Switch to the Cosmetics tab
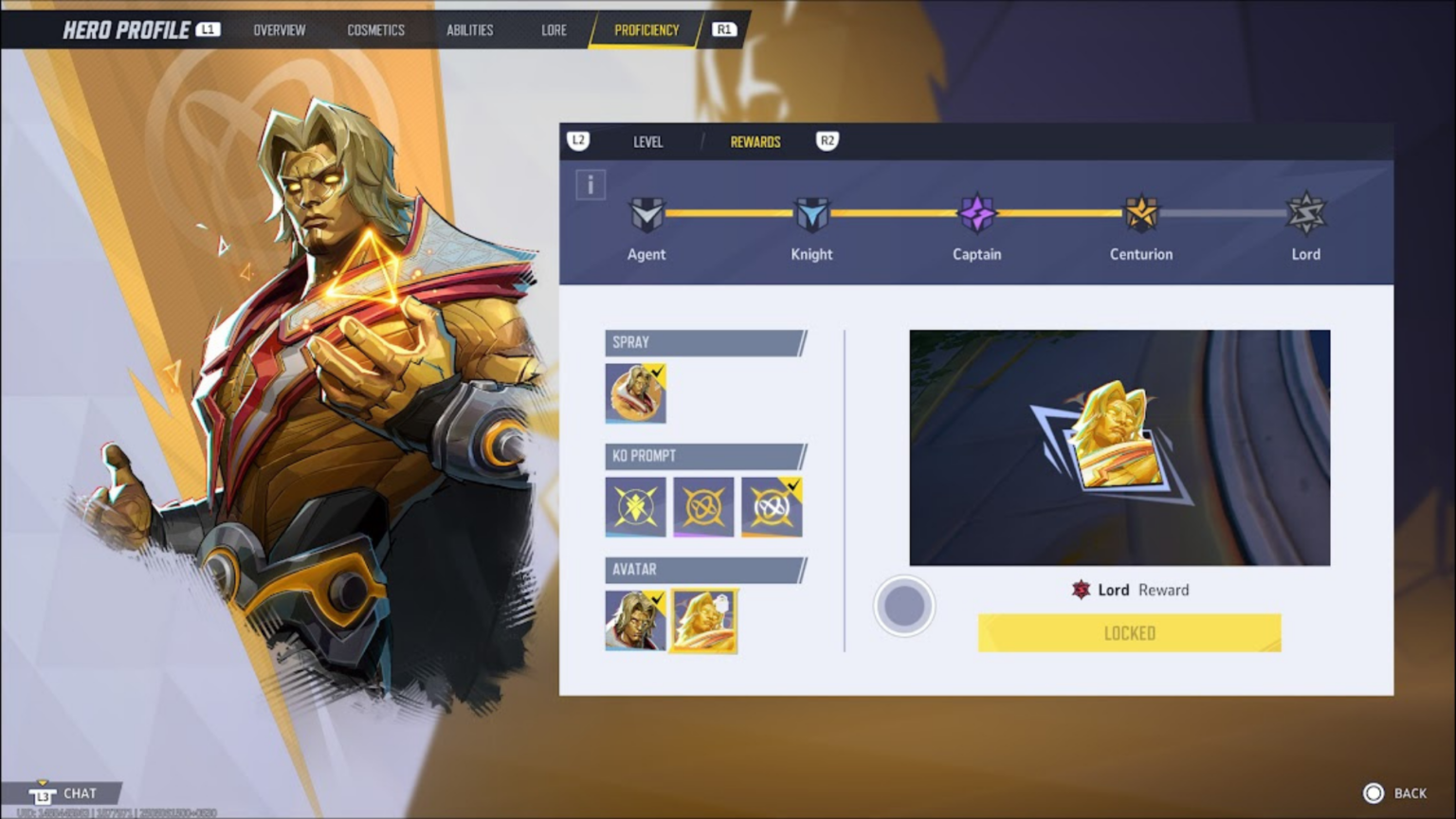Viewport: 1456px width, 819px height. [375, 30]
